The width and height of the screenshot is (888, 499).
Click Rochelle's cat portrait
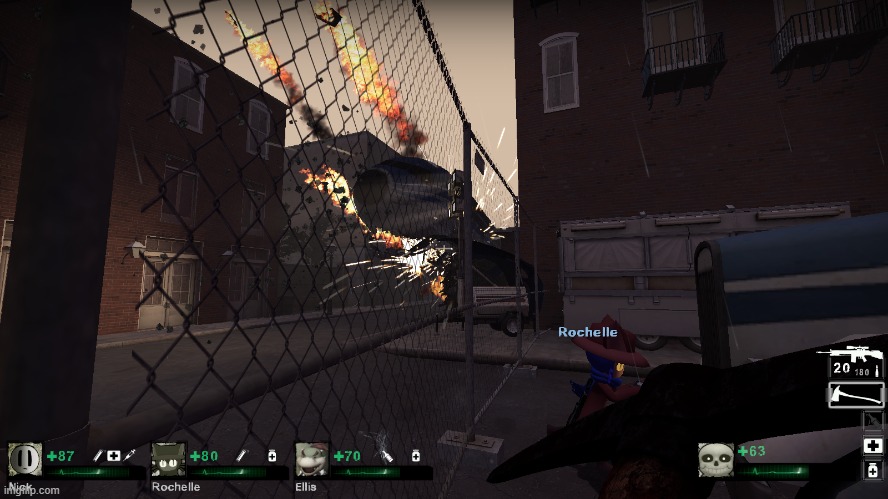pyautogui.click(x=168, y=459)
